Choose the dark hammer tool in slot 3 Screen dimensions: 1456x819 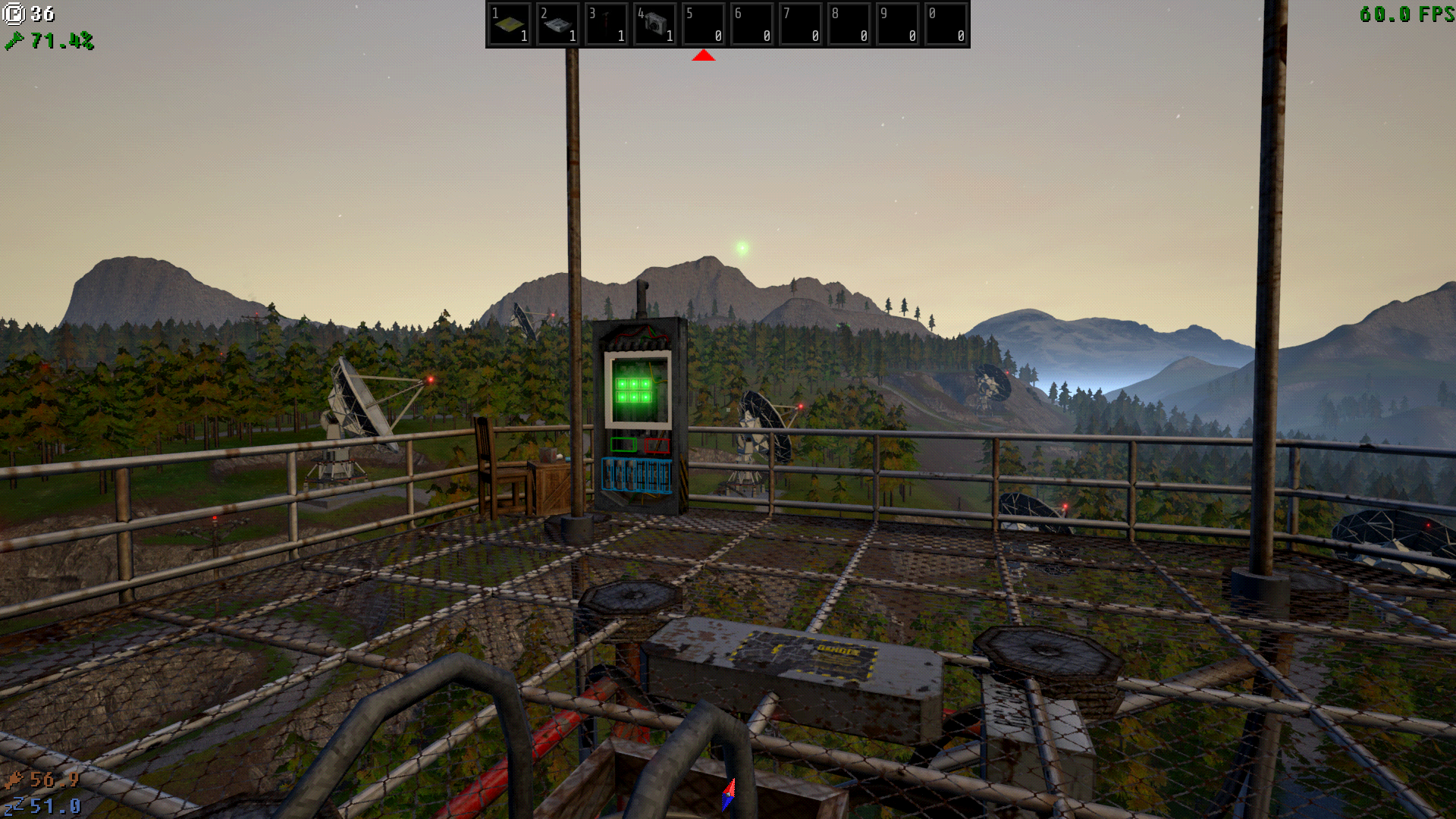pyautogui.click(x=607, y=24)
